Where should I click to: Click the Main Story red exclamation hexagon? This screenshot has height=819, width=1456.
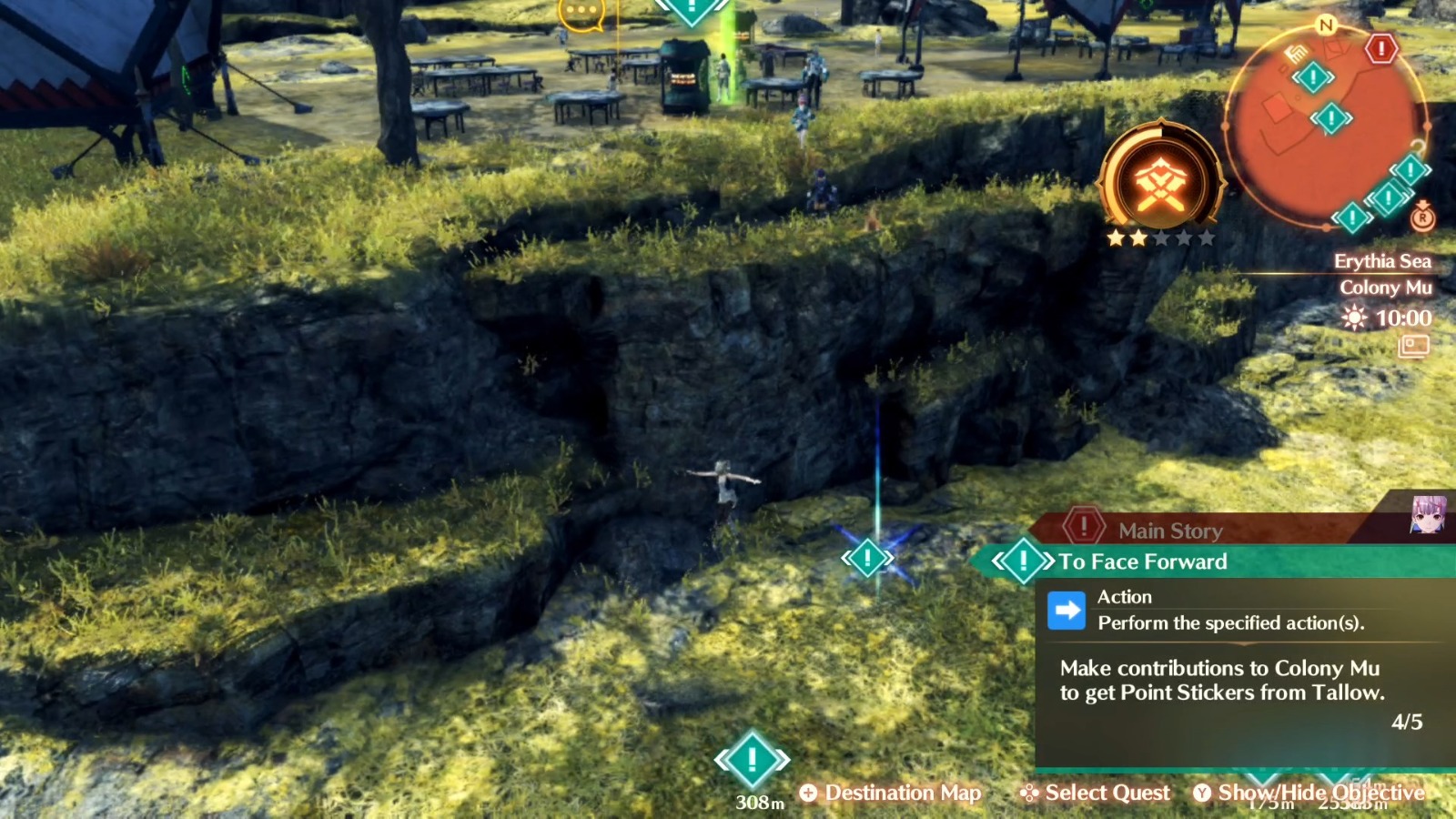click(1084, 528)
